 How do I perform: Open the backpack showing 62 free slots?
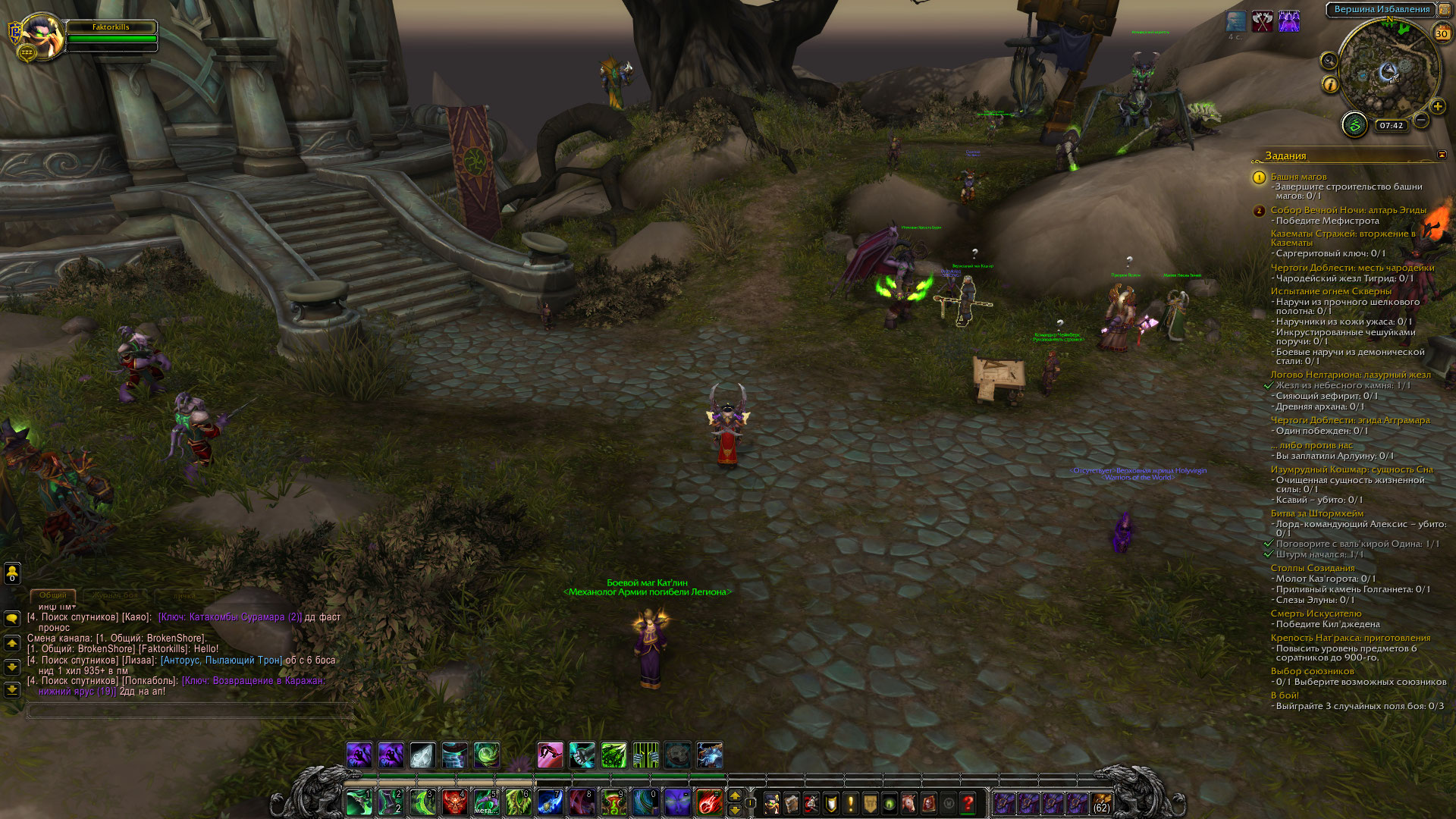click(x=1101, y=802)
